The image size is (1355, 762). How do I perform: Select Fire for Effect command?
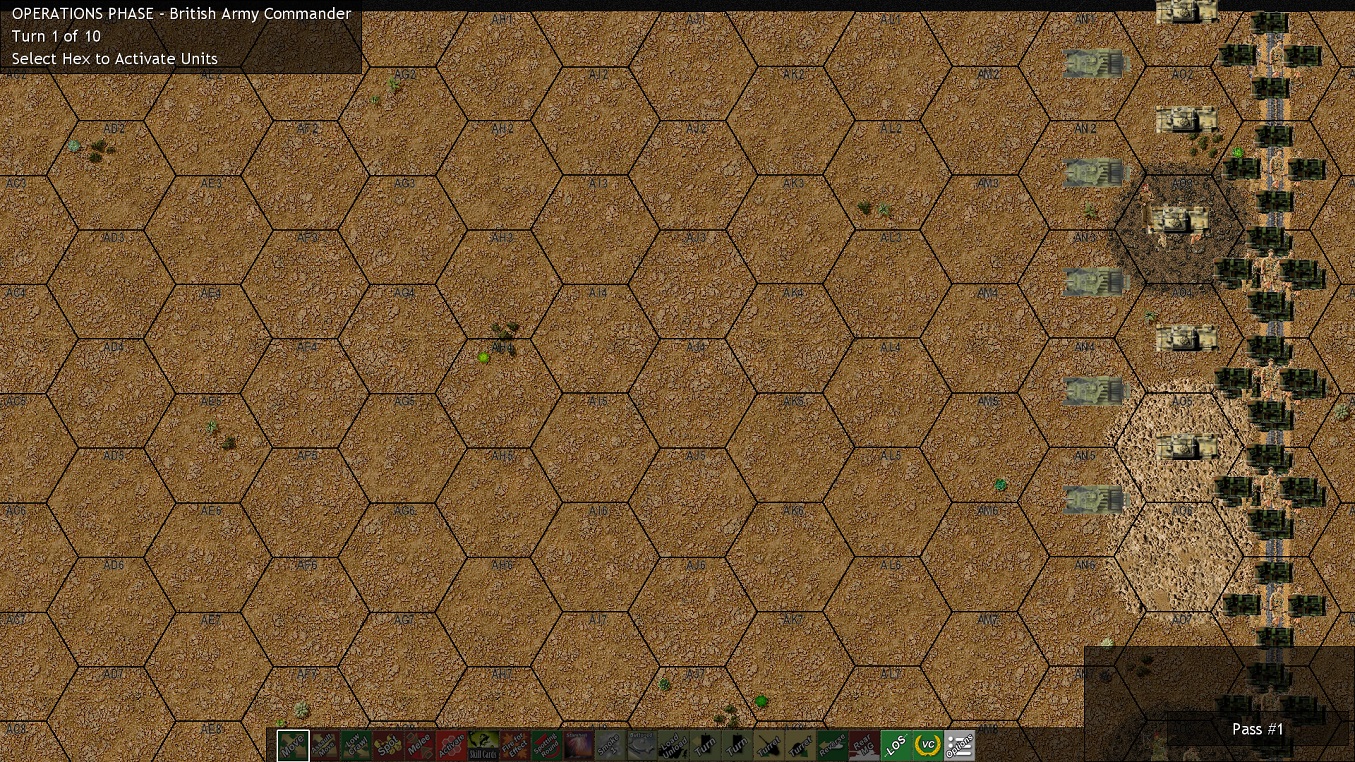(516, 744)
